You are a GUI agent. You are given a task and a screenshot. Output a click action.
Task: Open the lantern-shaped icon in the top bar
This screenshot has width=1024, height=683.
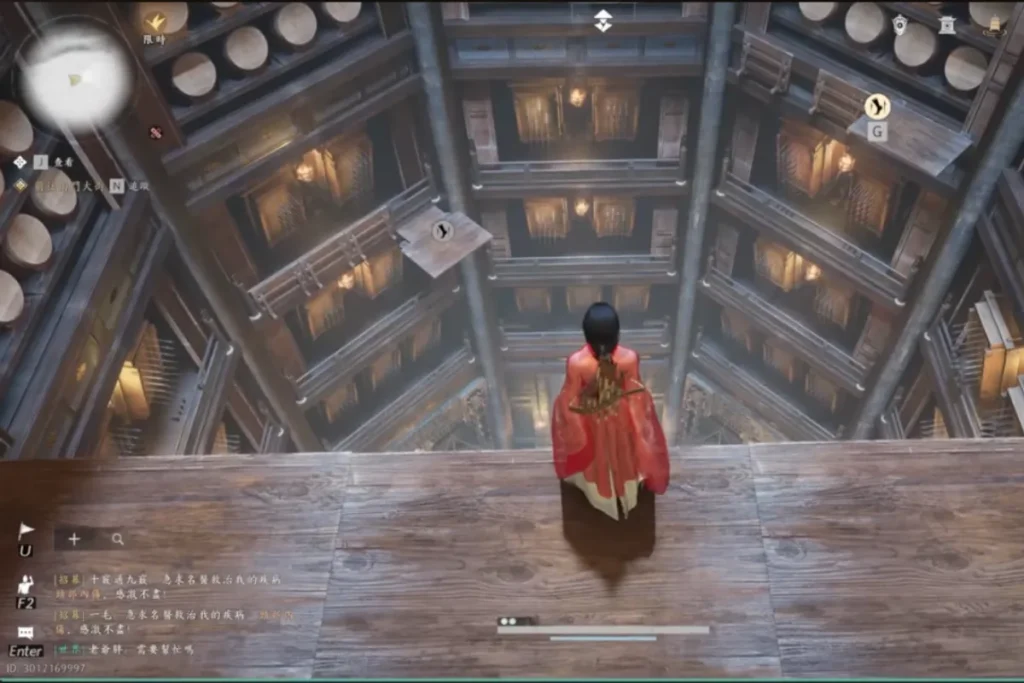click(x=900, y=24)
